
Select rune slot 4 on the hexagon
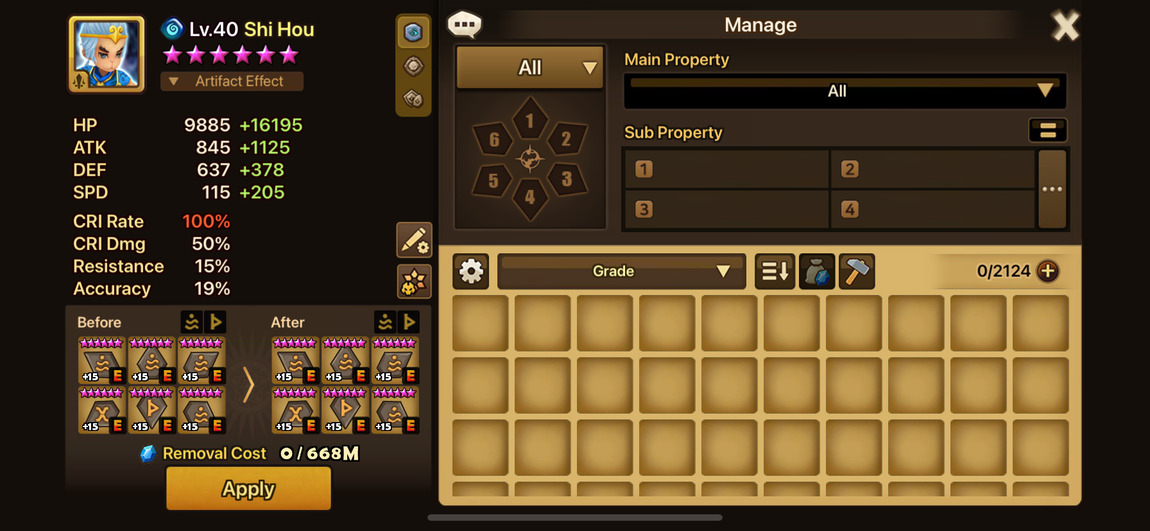[x=530, y=197]
